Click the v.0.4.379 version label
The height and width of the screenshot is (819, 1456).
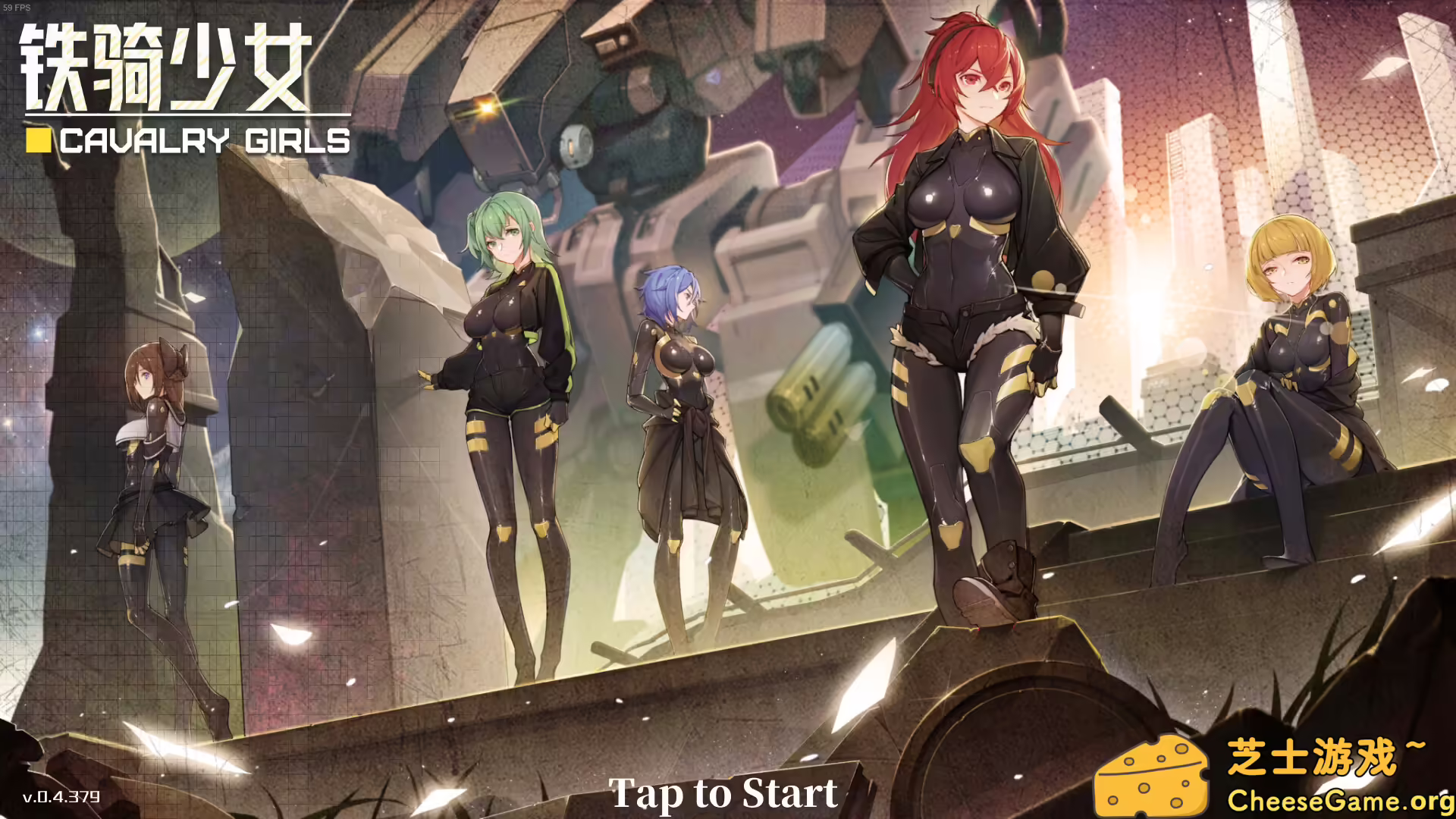(x=61, y=797)
